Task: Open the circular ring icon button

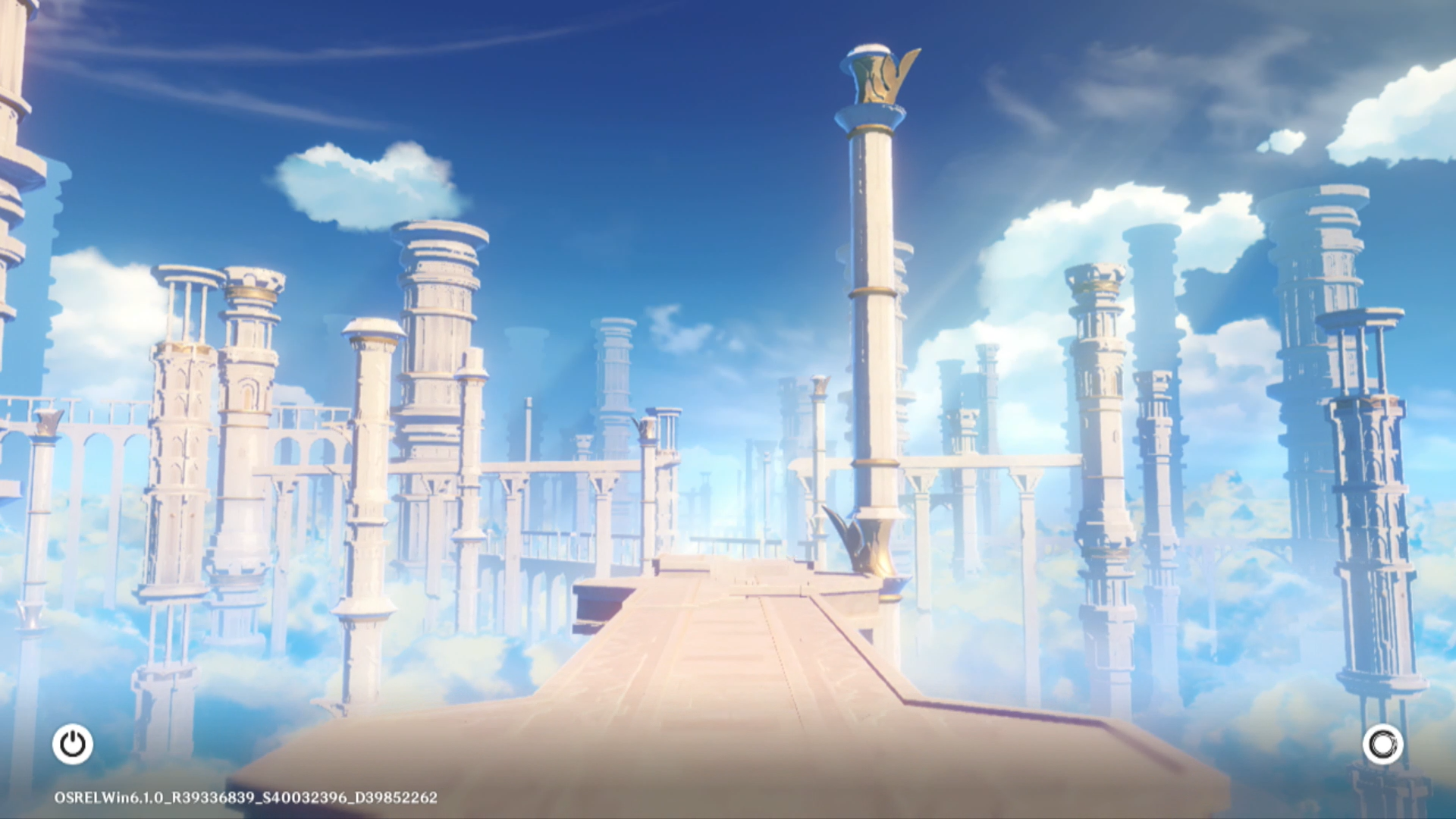Action: pyautogui.click(x=1382, y=744)
